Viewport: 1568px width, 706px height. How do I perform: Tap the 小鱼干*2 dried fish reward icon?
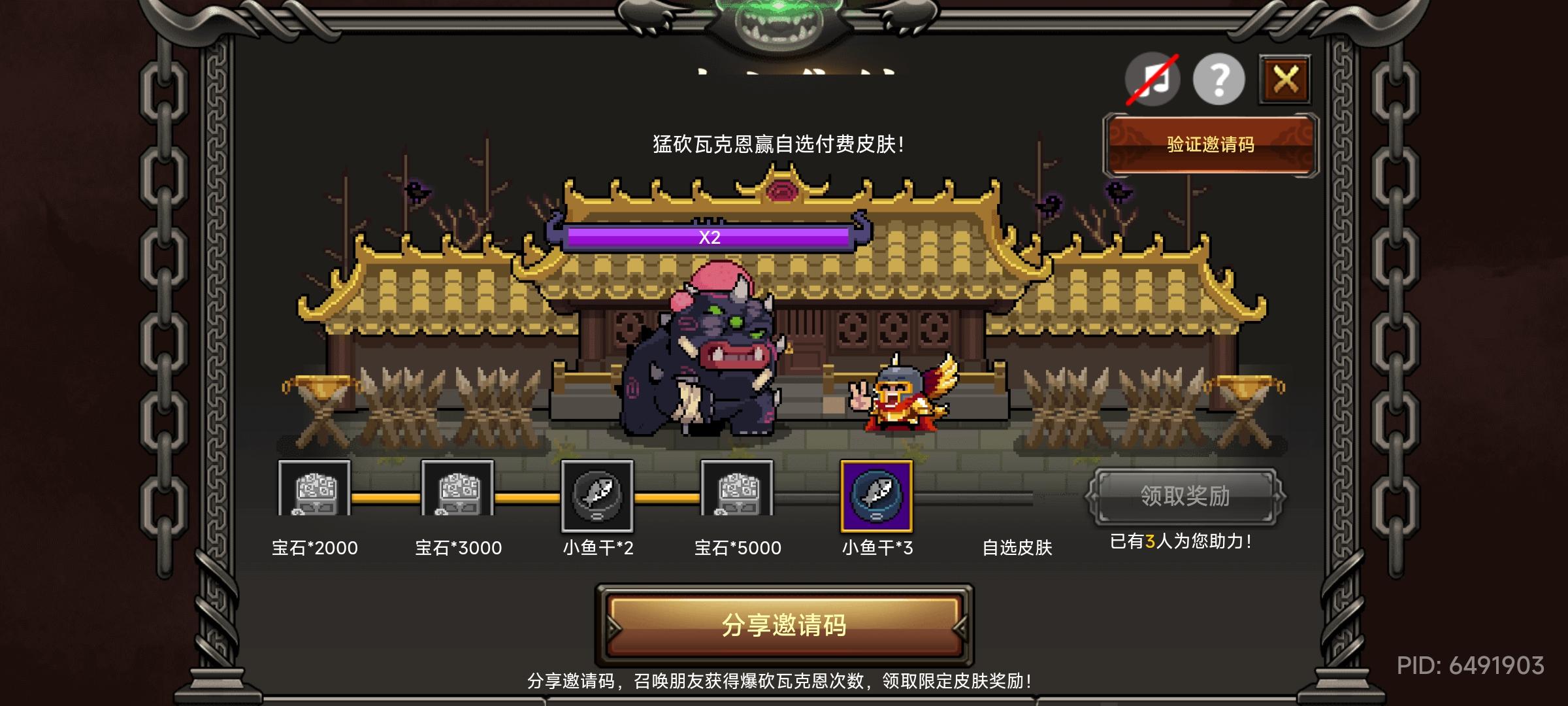pos(598,494)
